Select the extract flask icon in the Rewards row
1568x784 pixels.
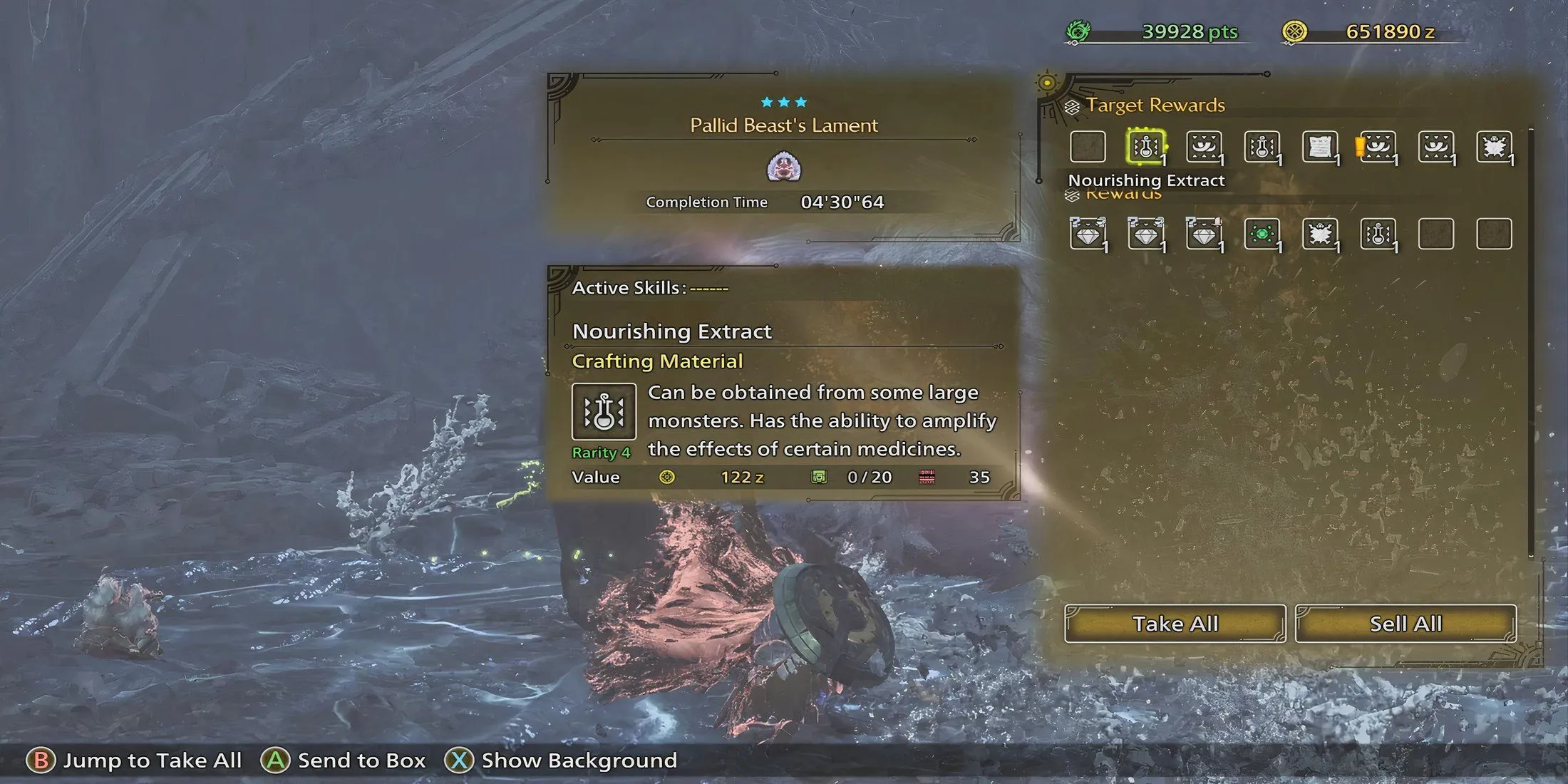(1378, 234)
